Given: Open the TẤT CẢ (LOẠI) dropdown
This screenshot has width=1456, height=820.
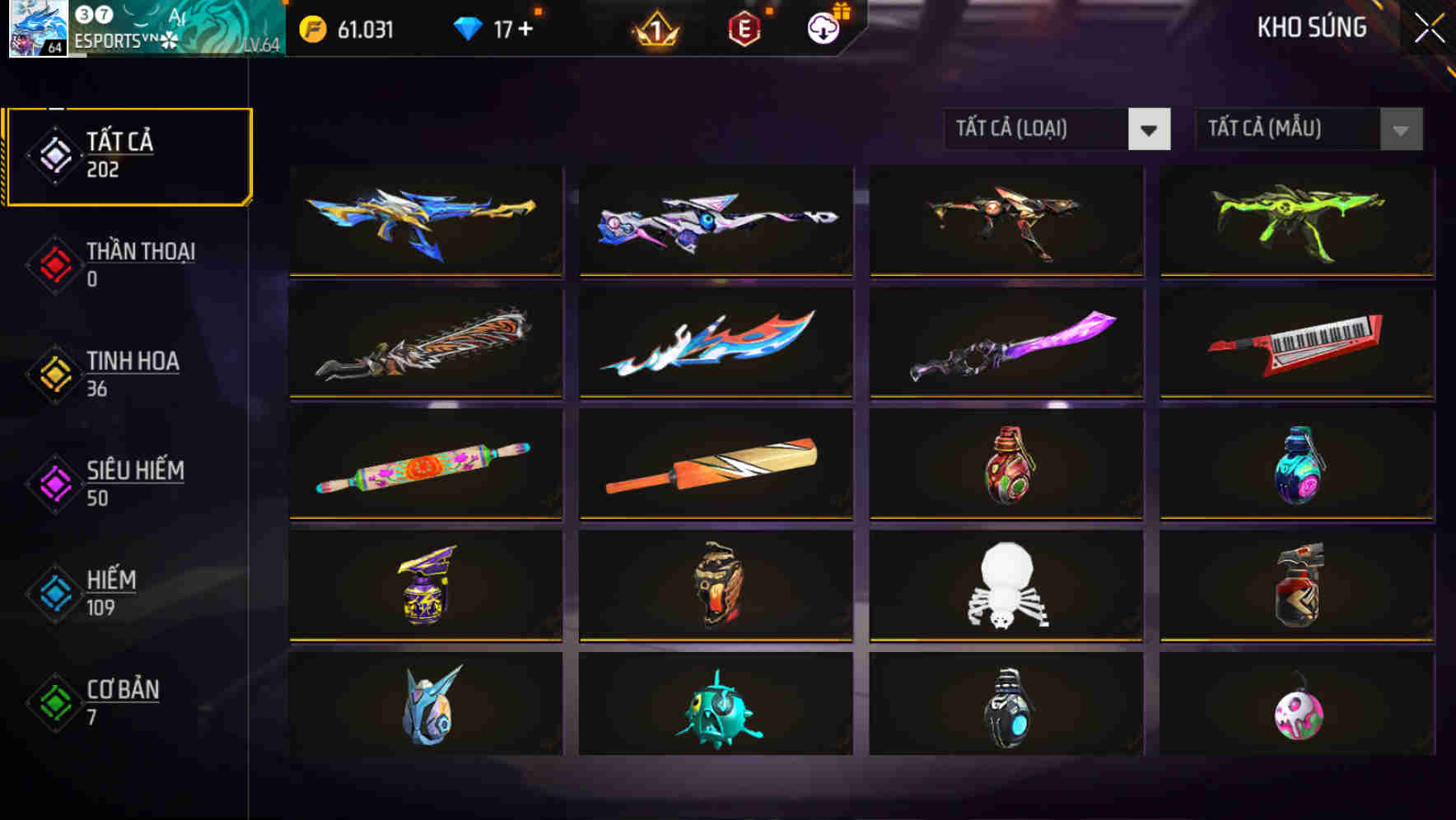Looking at the screenshot, I should (x=1058, y=129).
